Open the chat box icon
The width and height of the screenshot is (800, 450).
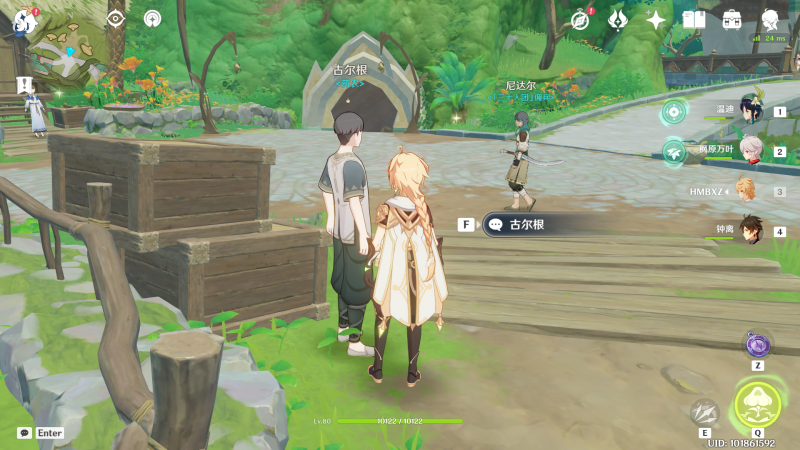[x=24, y=433]
